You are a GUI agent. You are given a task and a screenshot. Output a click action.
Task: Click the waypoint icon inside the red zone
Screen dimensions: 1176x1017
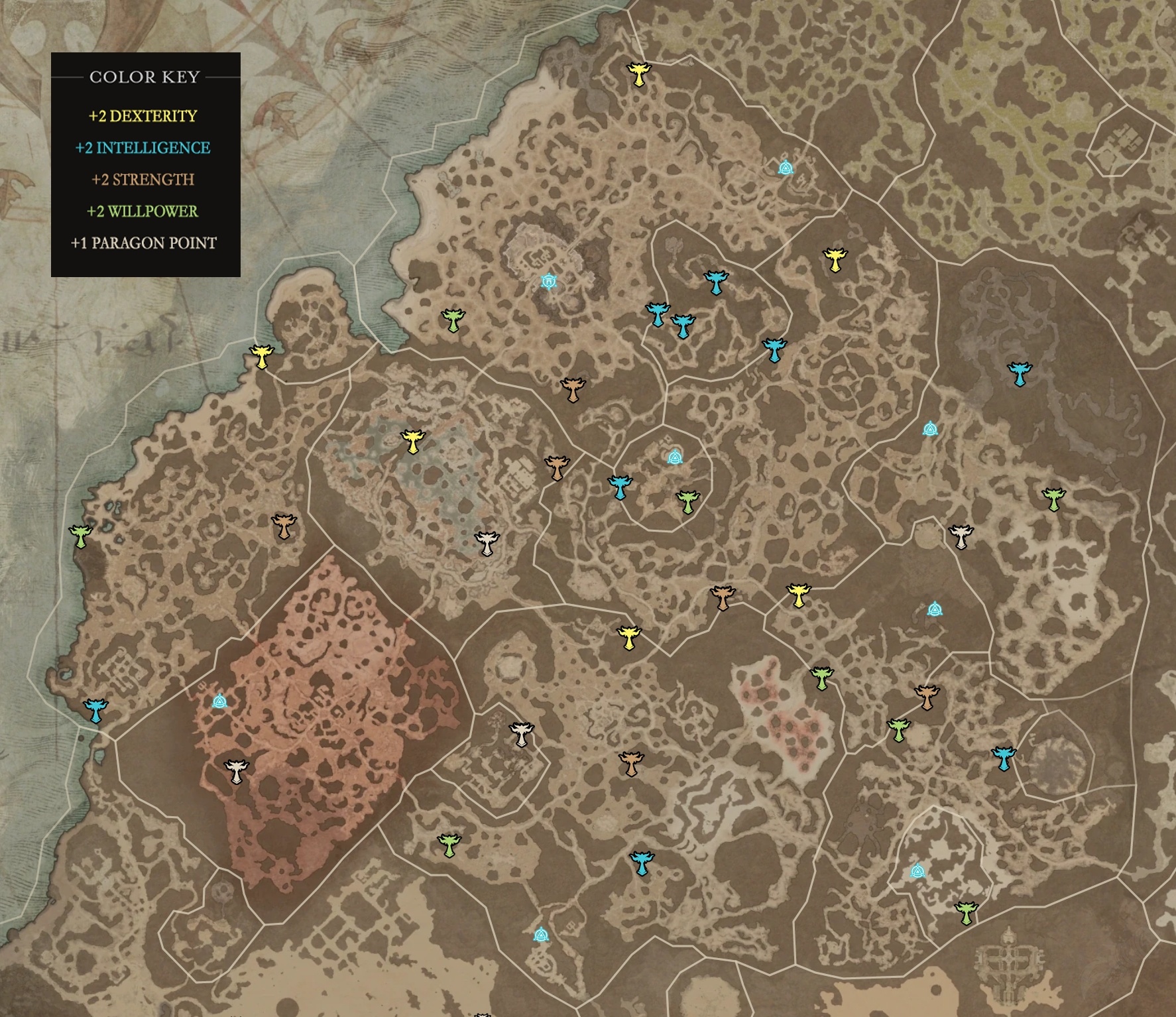(219, 701)
